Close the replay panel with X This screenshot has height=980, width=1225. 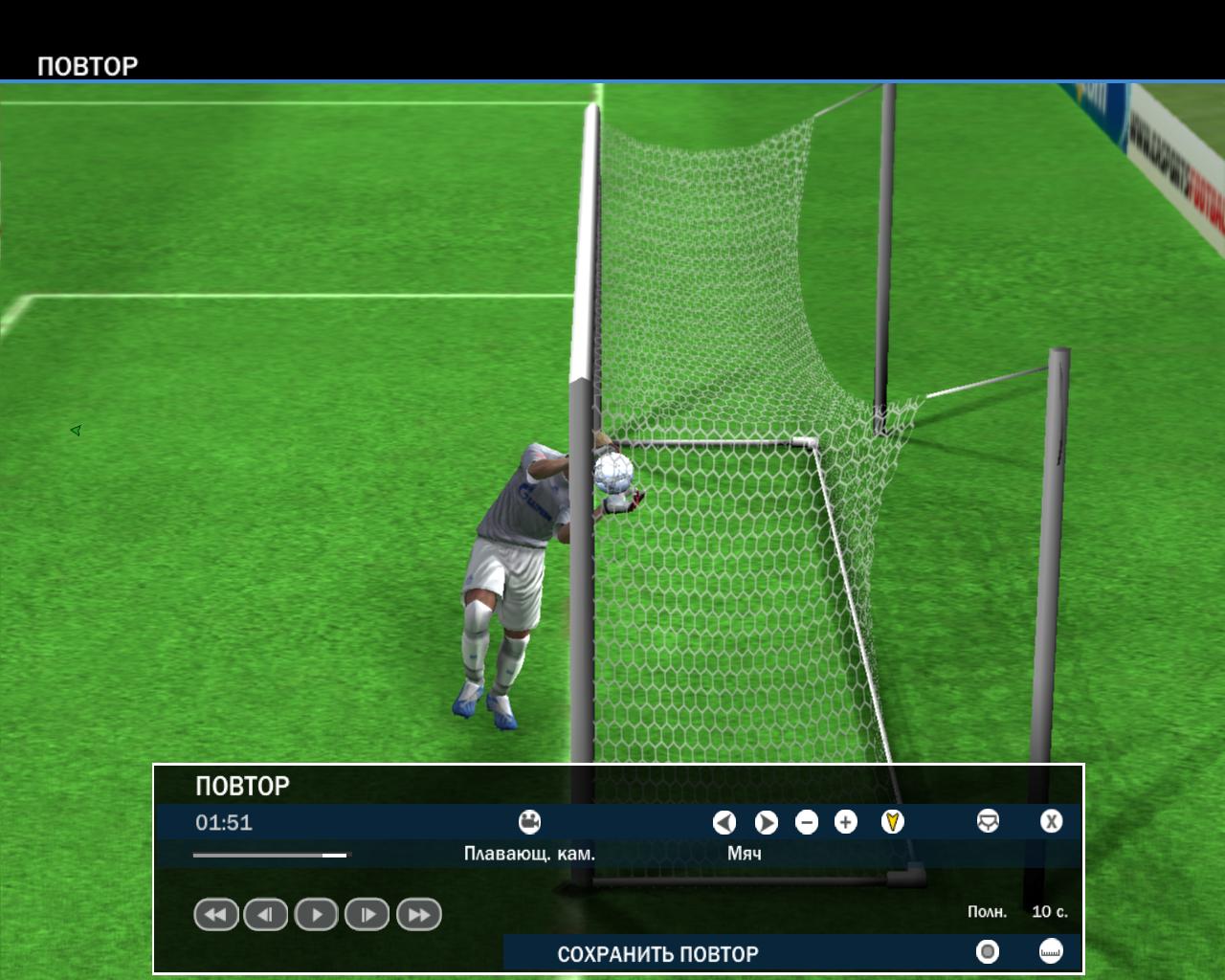pyautogui.click(x=1051, y=822)
